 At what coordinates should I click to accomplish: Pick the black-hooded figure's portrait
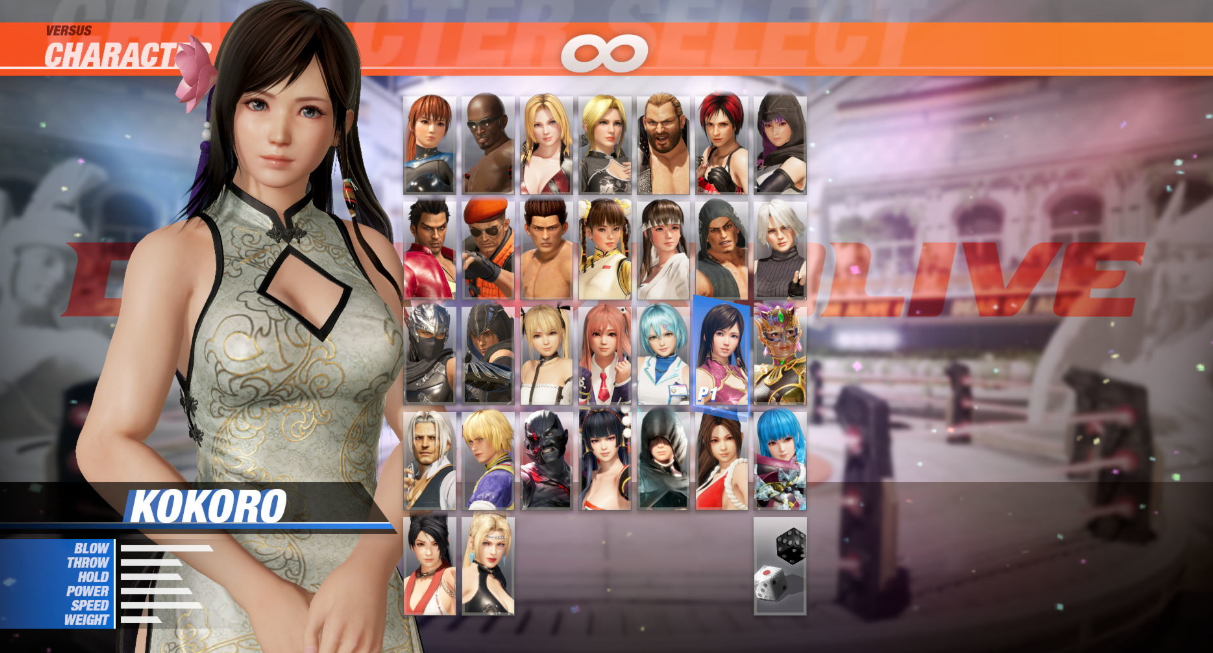(x=663, y=459)
